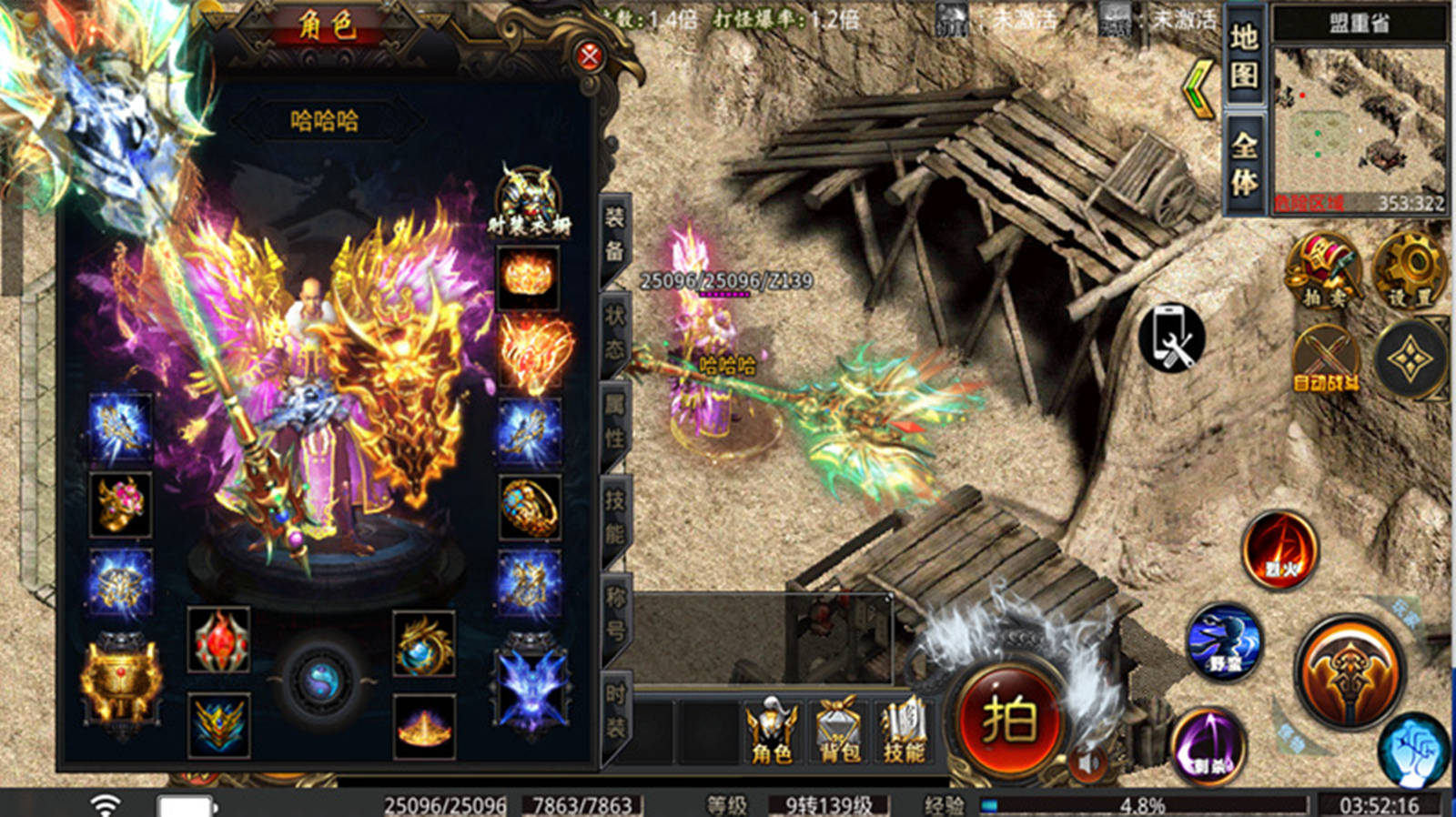Open the 地图 map button
Screen dimensions: 1456x817
(1244, 55)
